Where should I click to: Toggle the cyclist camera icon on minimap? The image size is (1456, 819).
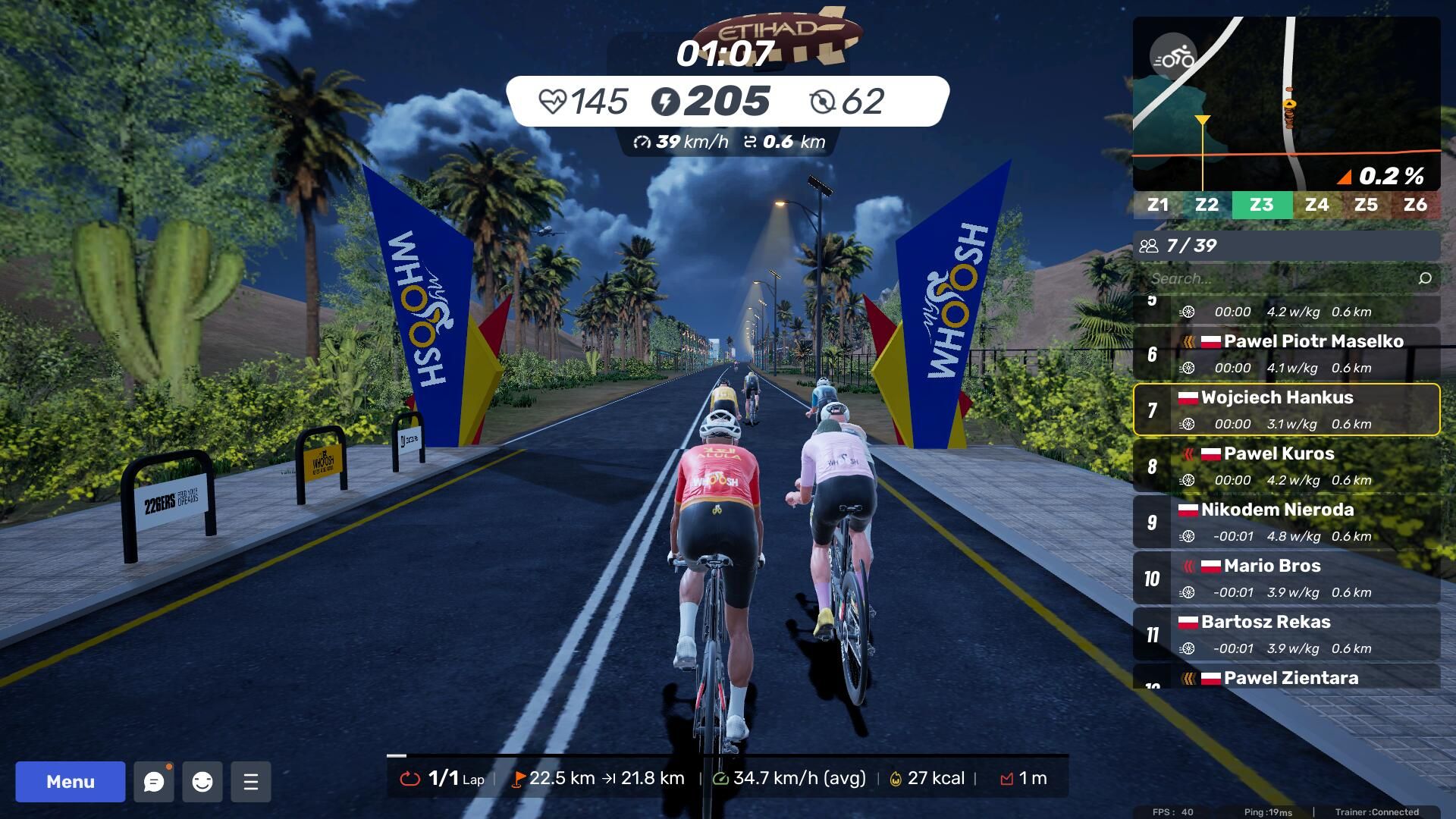[1173, 58]
